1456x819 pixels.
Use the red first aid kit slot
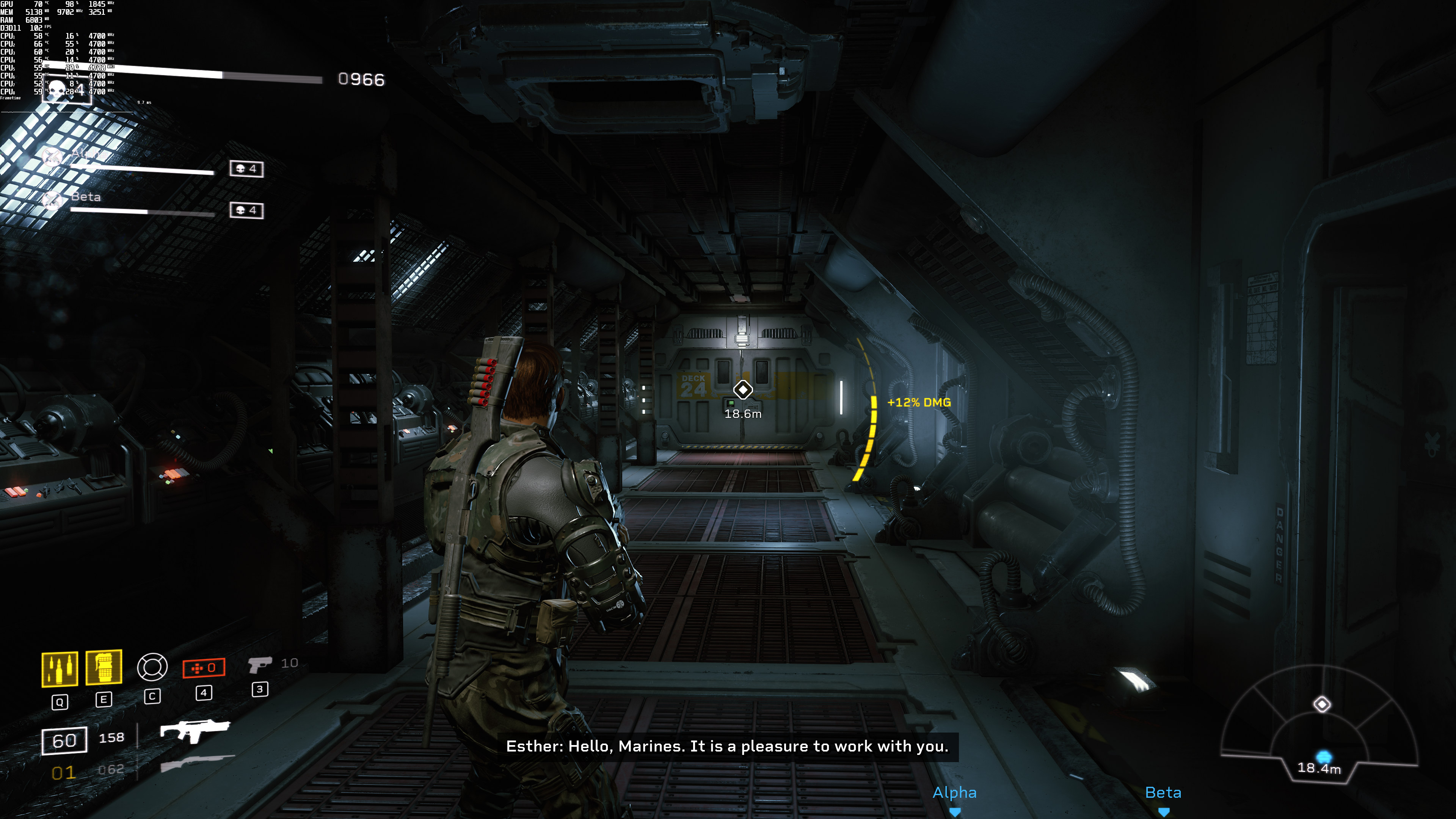tap(204, 667)
